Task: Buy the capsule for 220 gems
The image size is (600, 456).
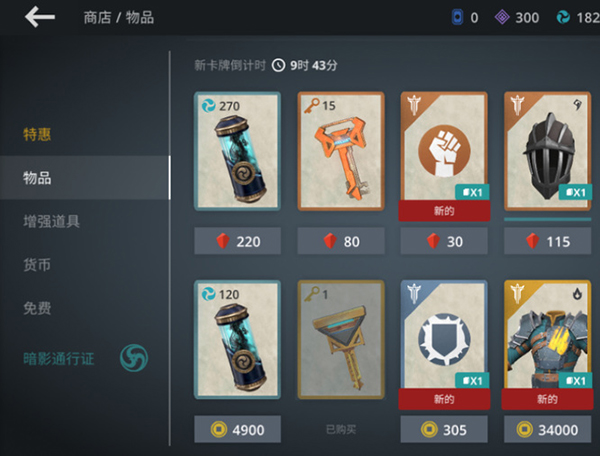Action: (x=237, y=241)
